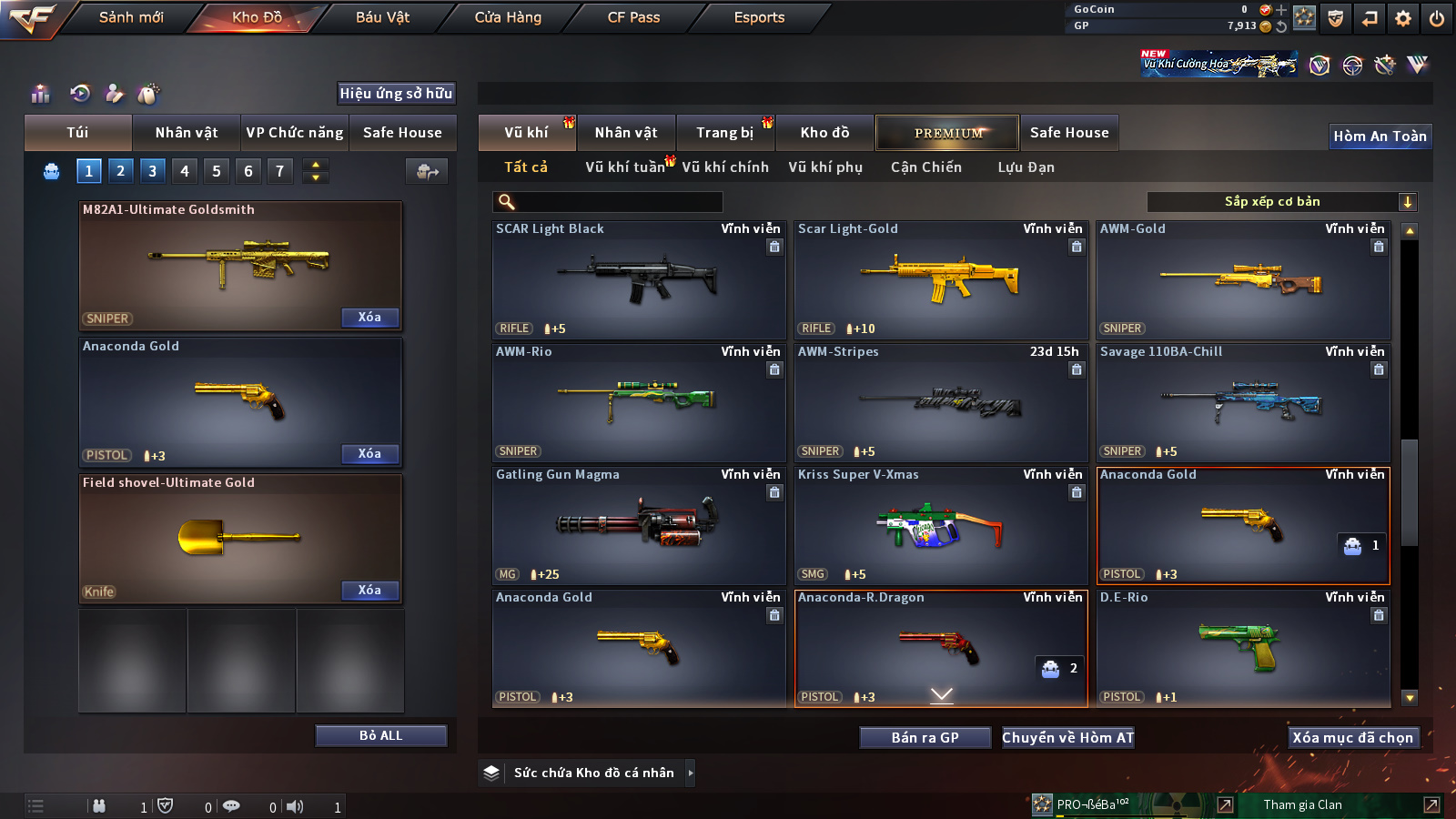Open the Sắp xếp cơ bản sort dropdown
1456x819 pixels.
point(1281,202)
